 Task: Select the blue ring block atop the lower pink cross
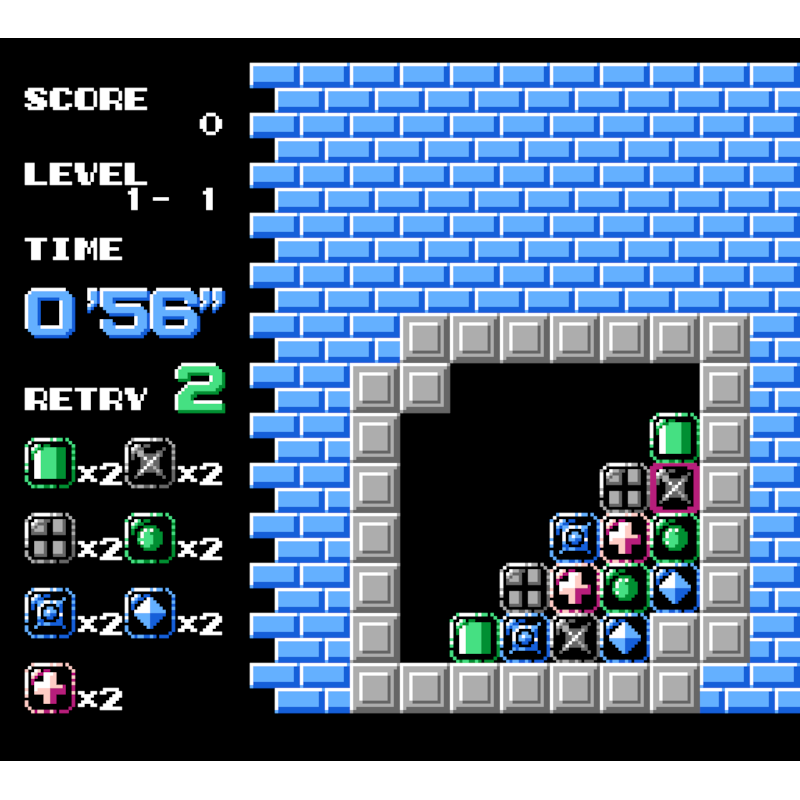575,538
